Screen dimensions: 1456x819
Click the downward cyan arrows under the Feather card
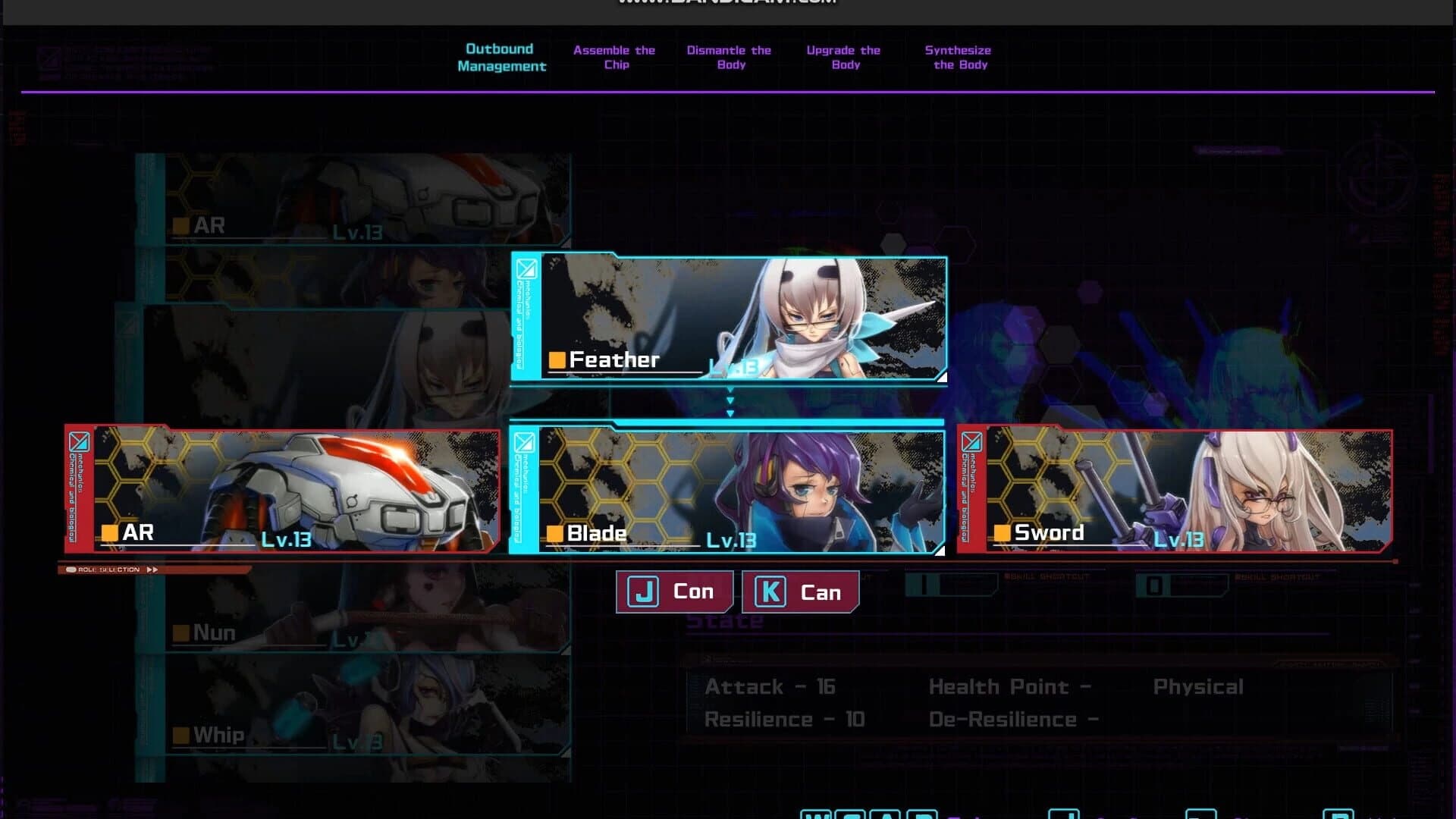730,402
